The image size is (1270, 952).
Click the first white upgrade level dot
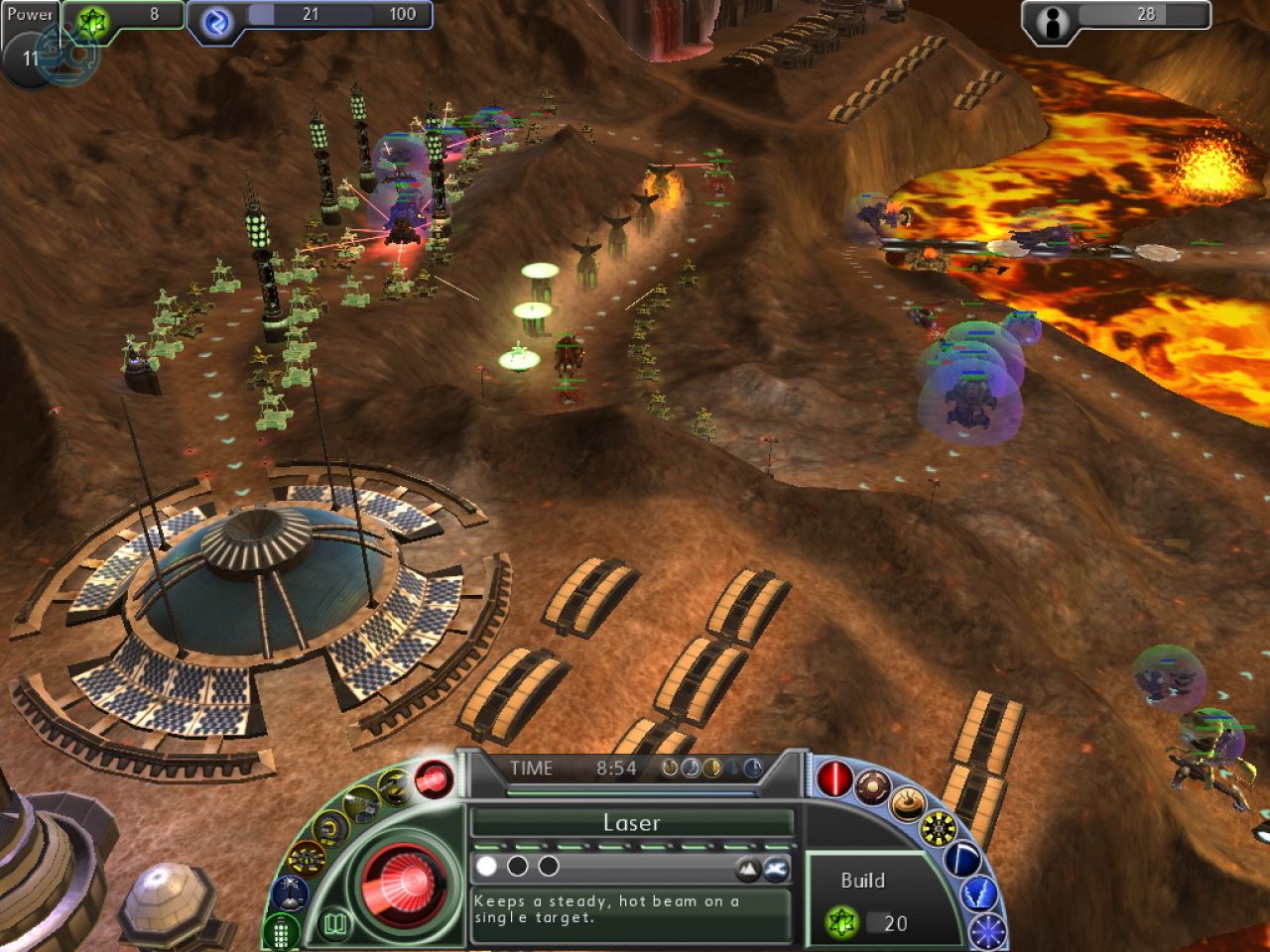[x=486, y=866]
